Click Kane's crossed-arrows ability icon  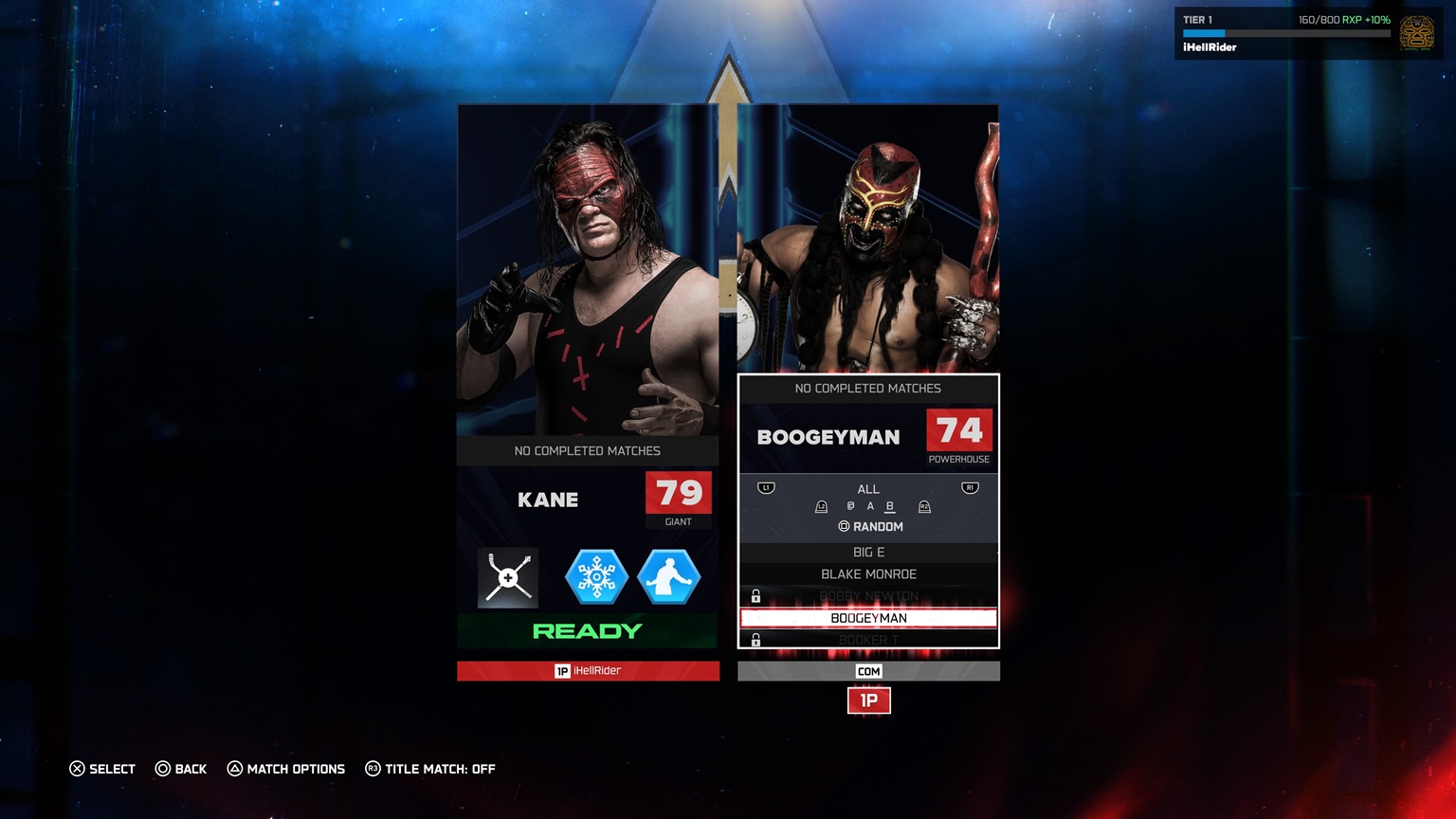coord(508,577)
